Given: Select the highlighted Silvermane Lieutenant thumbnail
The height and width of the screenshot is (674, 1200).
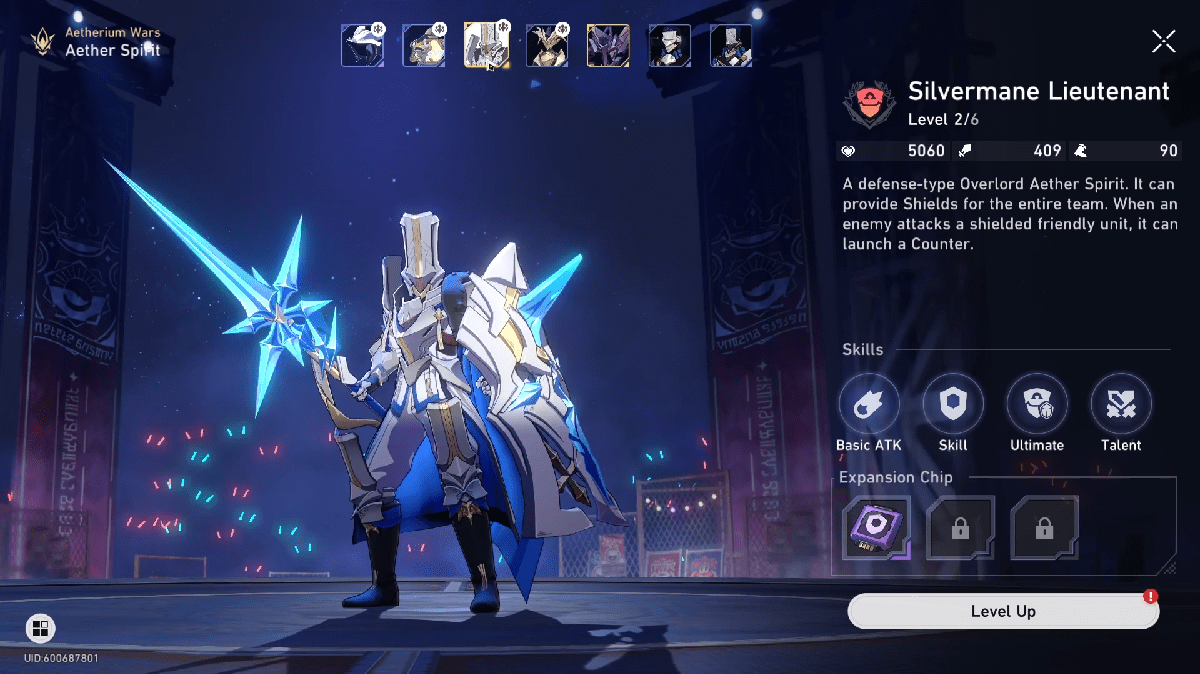Looking at the screenshot, I should click(486, 46).
